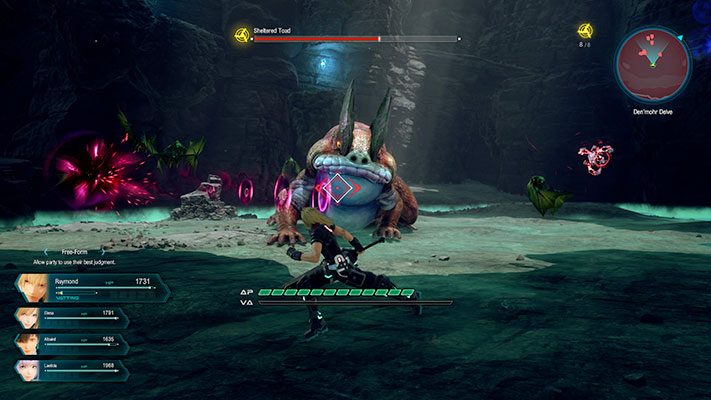Click the right arrow beside Free-Form tactic
The width and height of the screenshot is (711, 400).
tap(103, 252)
